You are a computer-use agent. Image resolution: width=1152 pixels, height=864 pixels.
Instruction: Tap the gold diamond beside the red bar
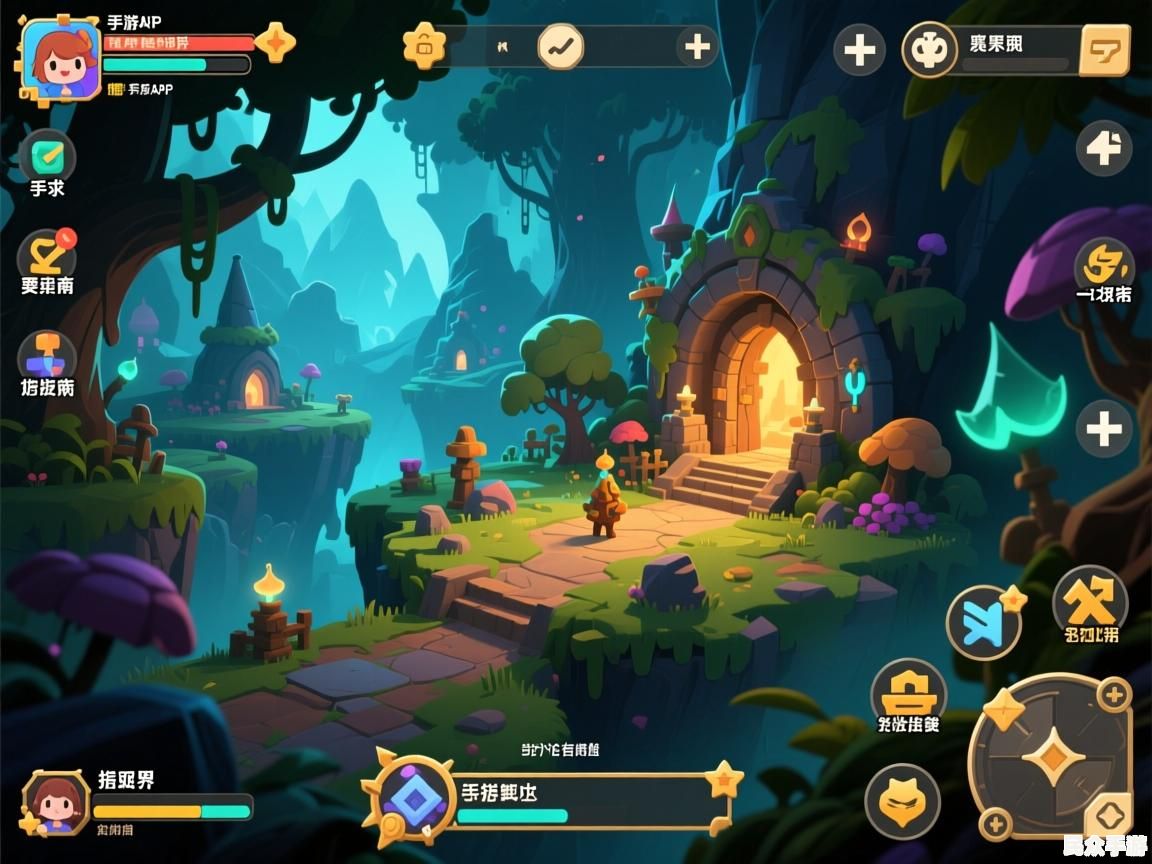tap(275, 42)
